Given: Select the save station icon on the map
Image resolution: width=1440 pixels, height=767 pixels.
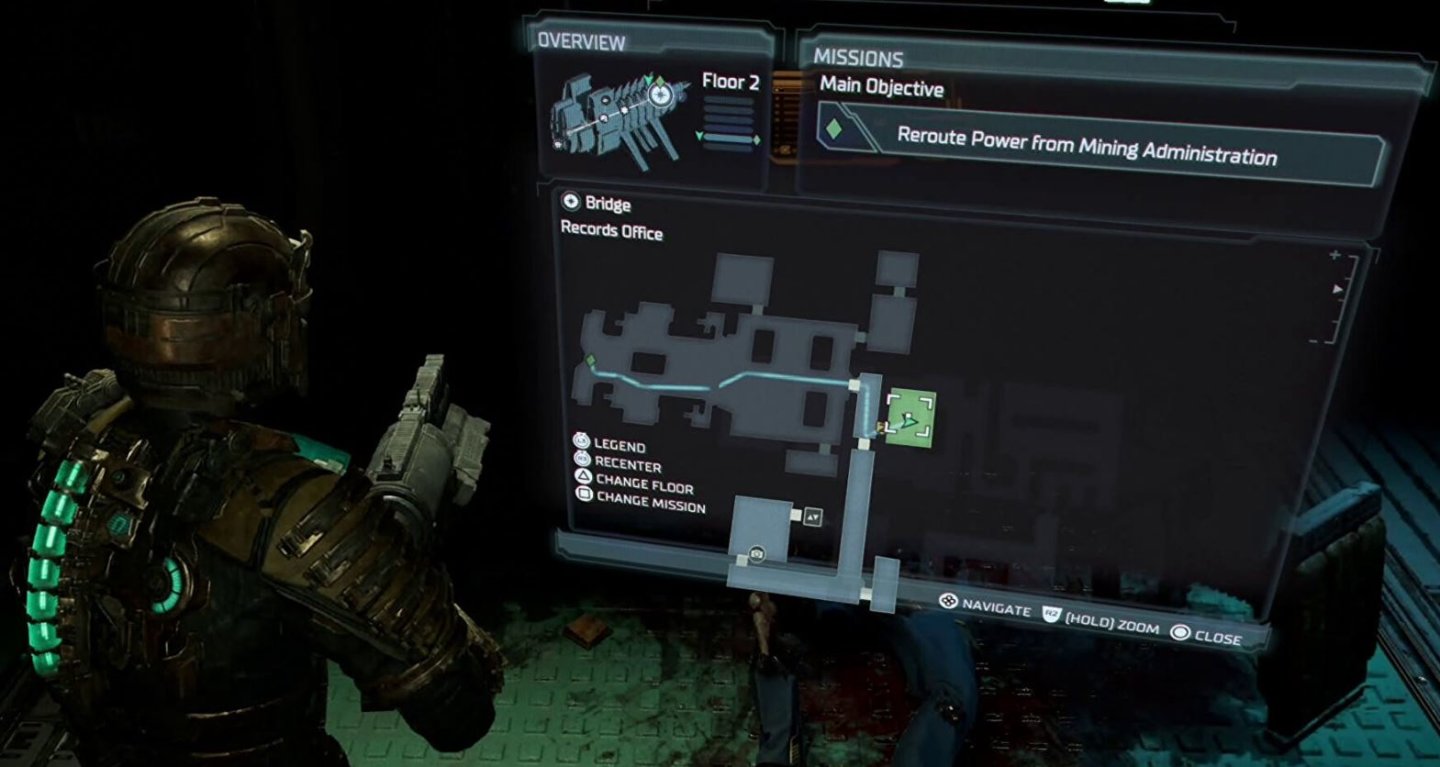Looking at the screenshot, I should point(756,554).
